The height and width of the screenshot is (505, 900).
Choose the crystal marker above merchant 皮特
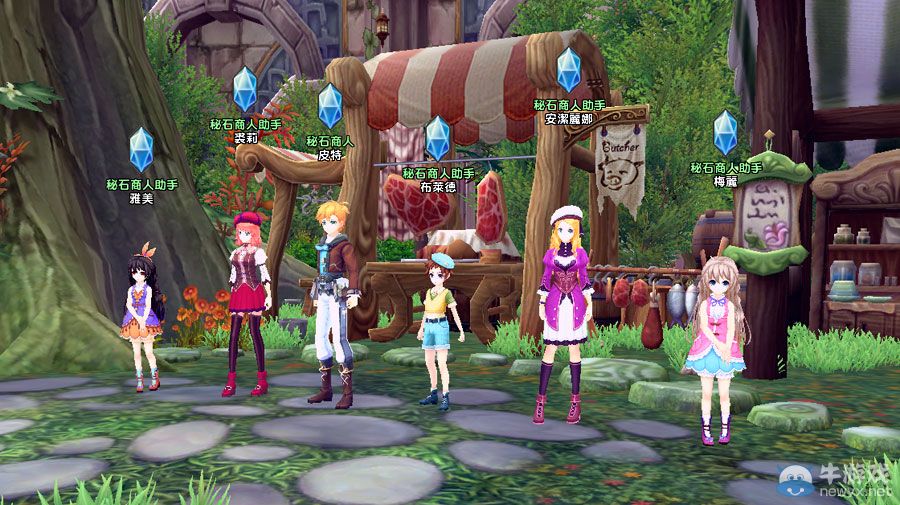(331, 106)
